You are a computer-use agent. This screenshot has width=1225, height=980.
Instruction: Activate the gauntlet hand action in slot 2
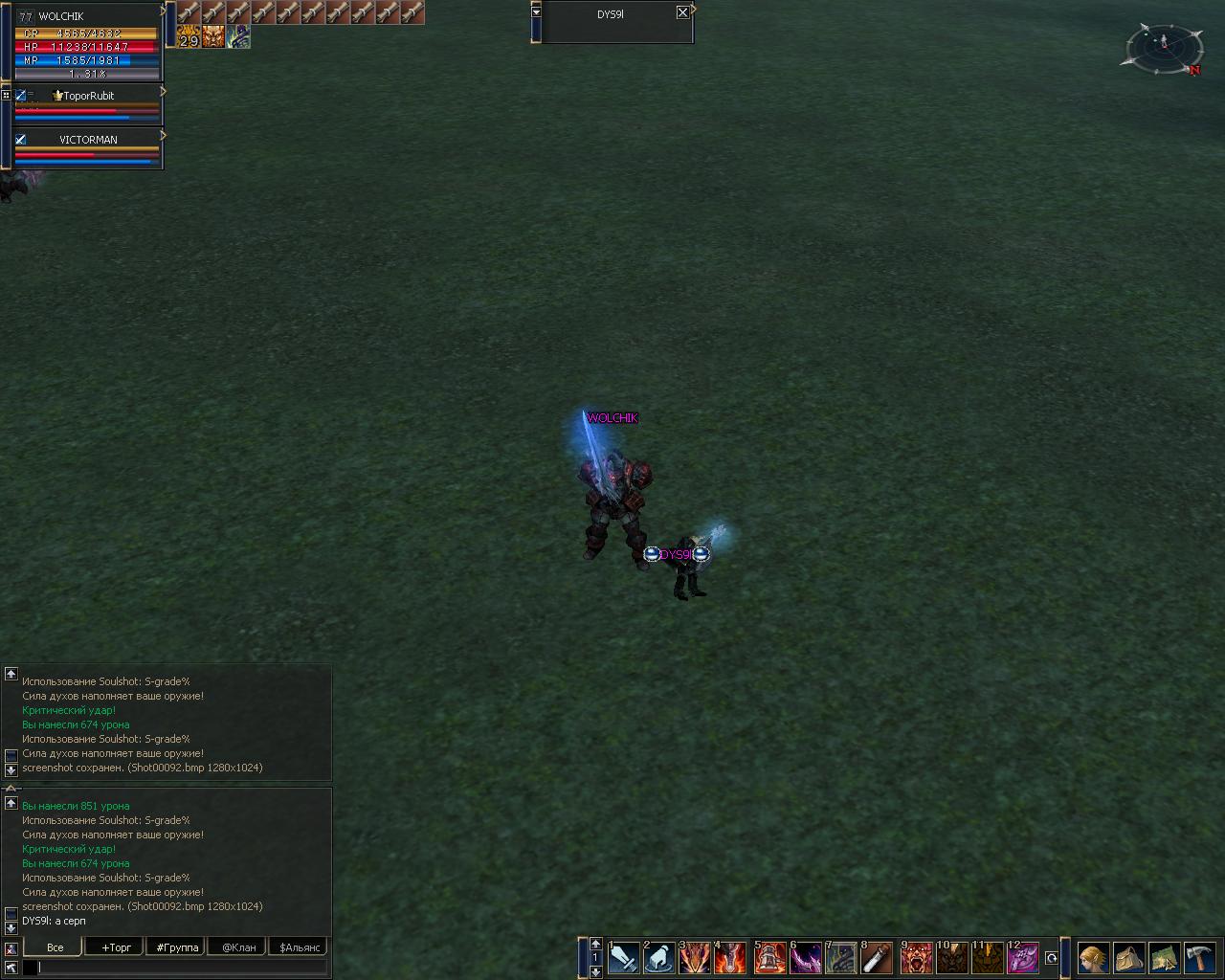click(x=659, y=958)
